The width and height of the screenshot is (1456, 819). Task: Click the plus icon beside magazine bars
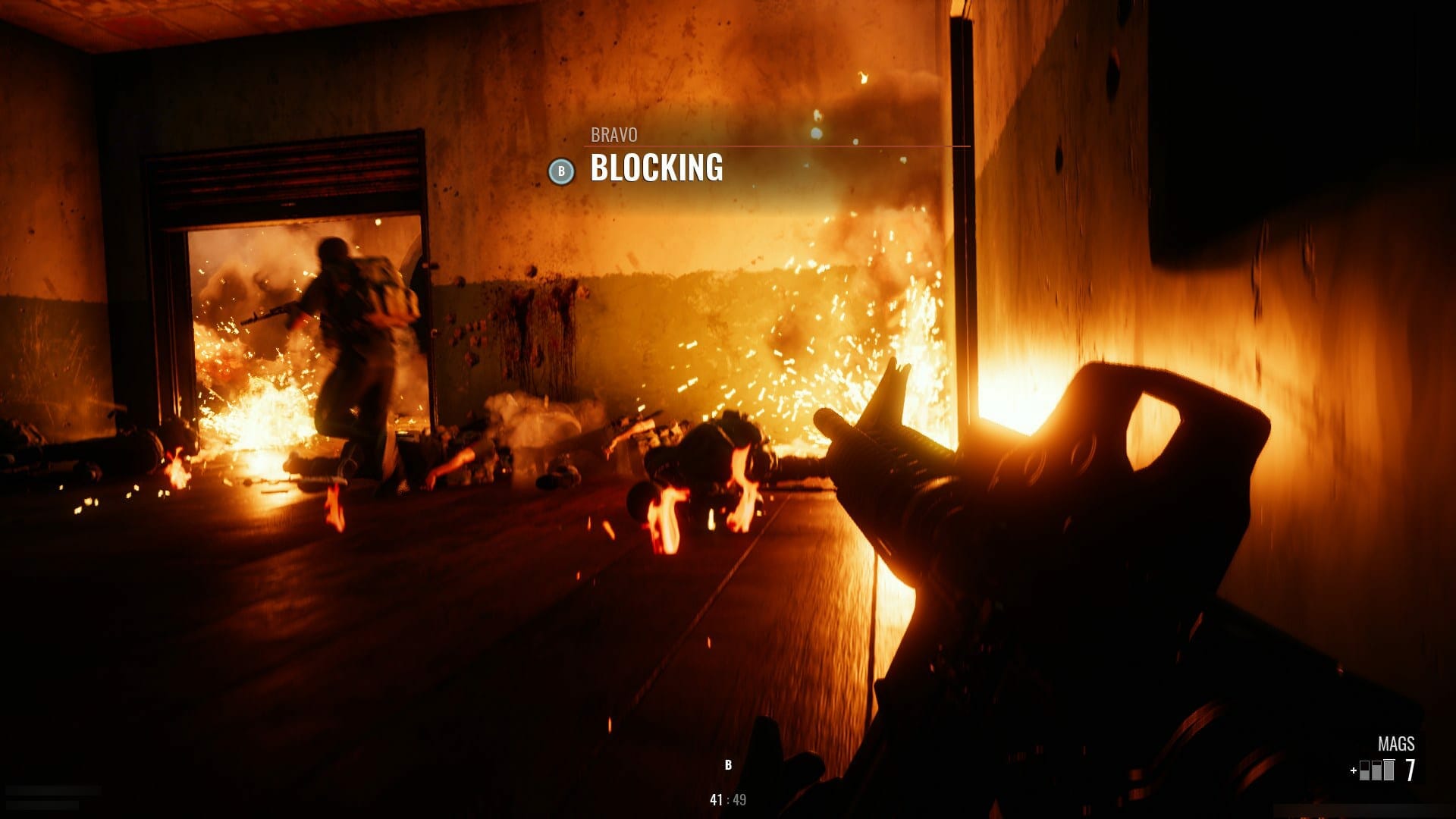pyautogui.click(x=1353, y=770)
